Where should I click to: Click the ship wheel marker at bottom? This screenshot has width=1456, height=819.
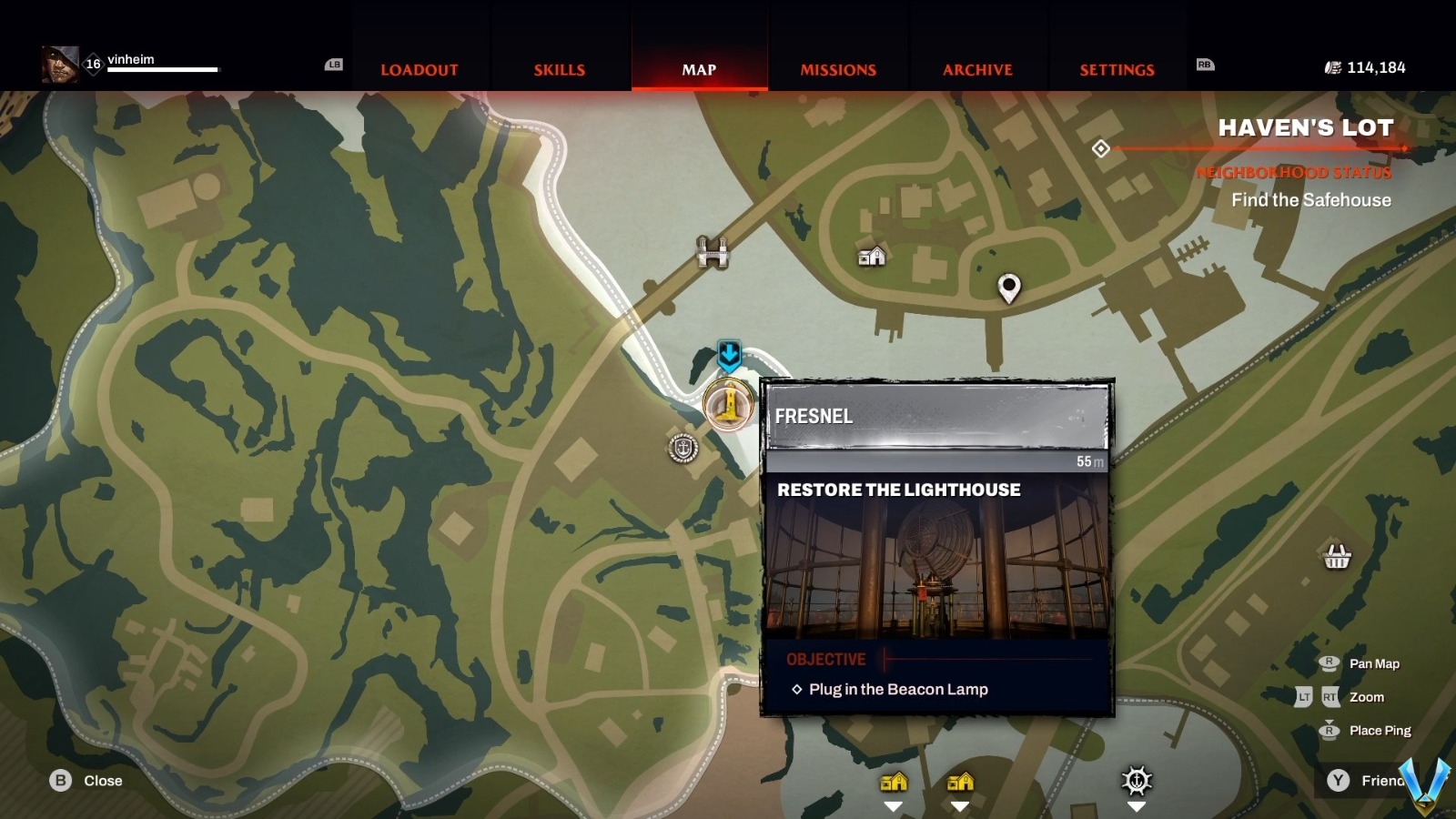point(1137,781)
